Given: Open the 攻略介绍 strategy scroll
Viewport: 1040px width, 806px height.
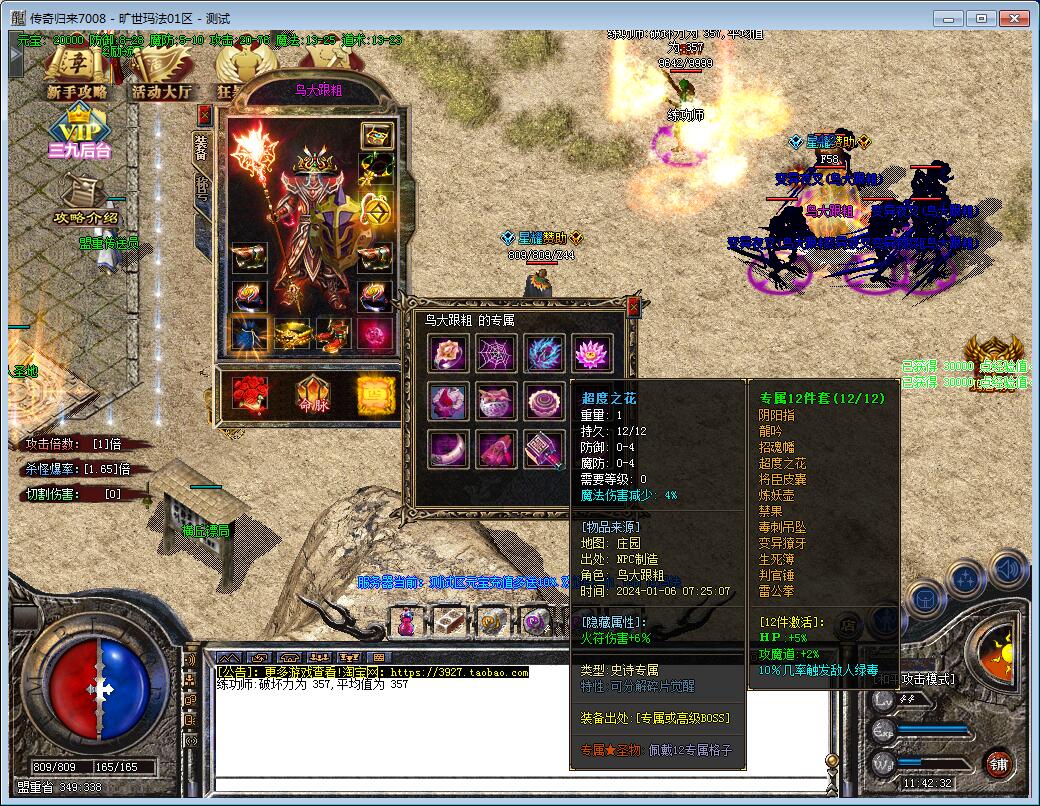Looking at the screenshot, I should 86,198.
